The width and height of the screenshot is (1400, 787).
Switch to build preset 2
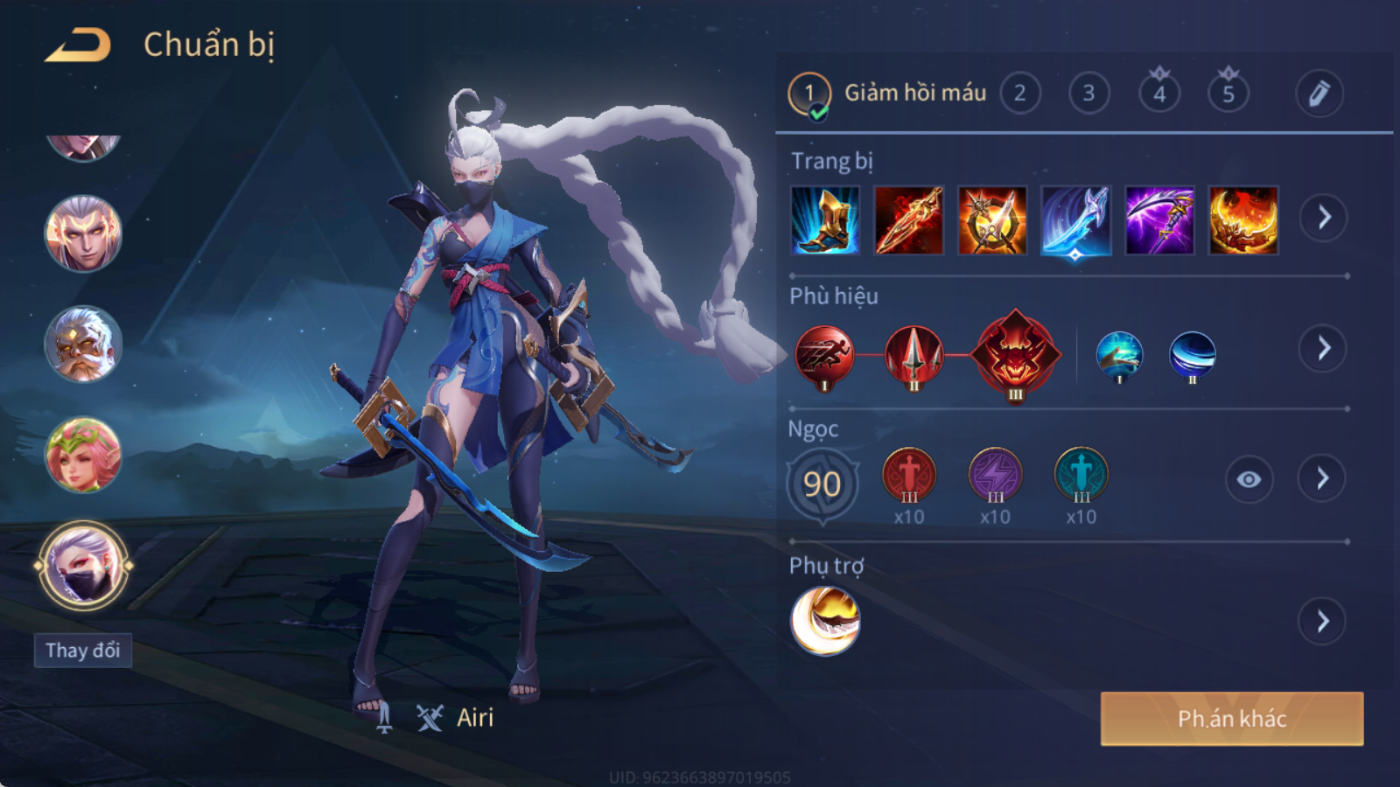tap(1020, 94)
